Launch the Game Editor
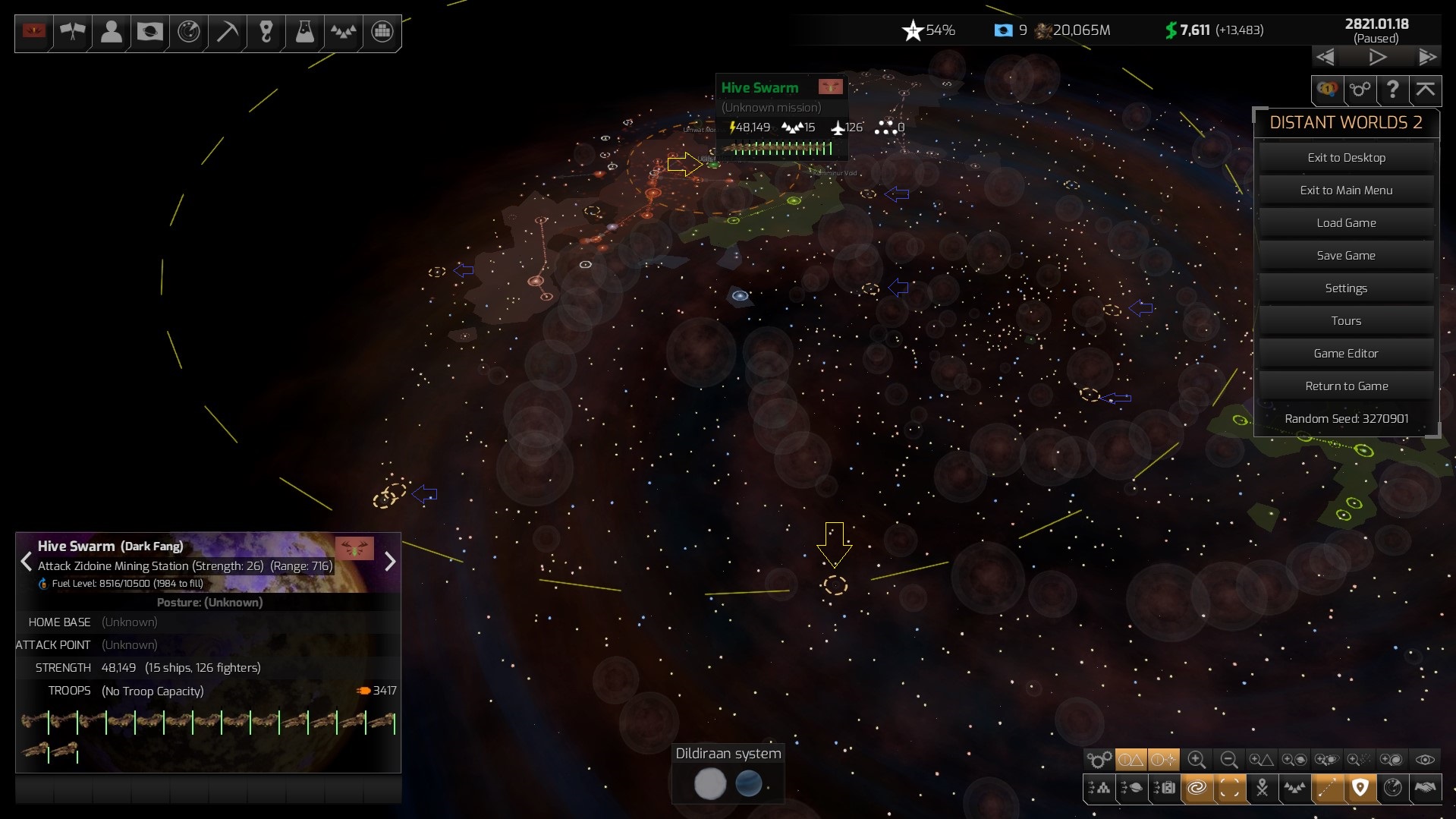The width and height of the screenshot is (1456, 819). (1346, 354)
